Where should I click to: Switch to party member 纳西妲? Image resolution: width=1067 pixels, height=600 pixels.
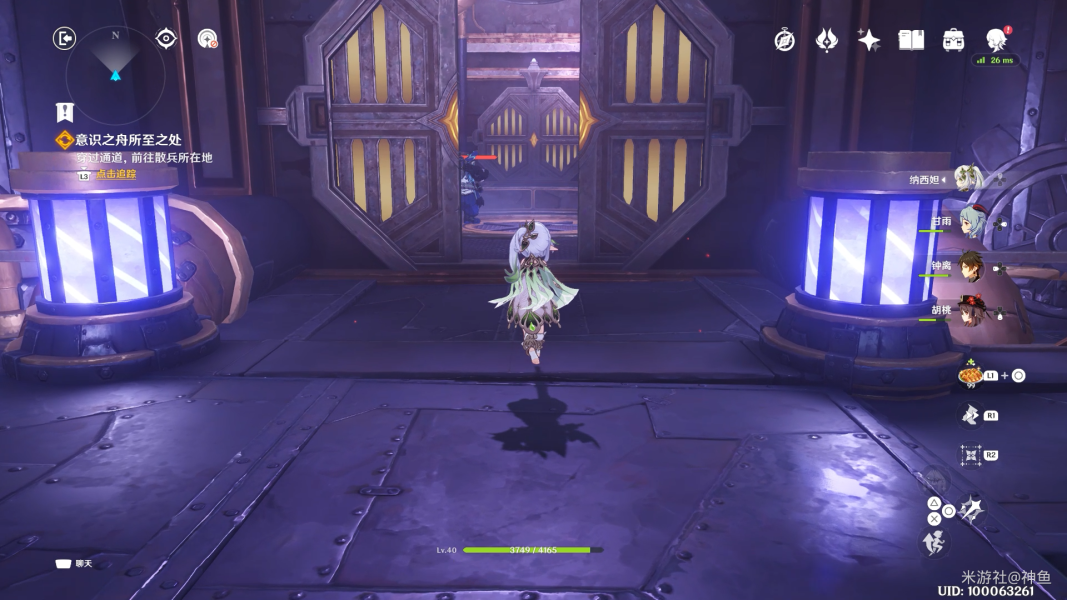[x=967, y=179]
